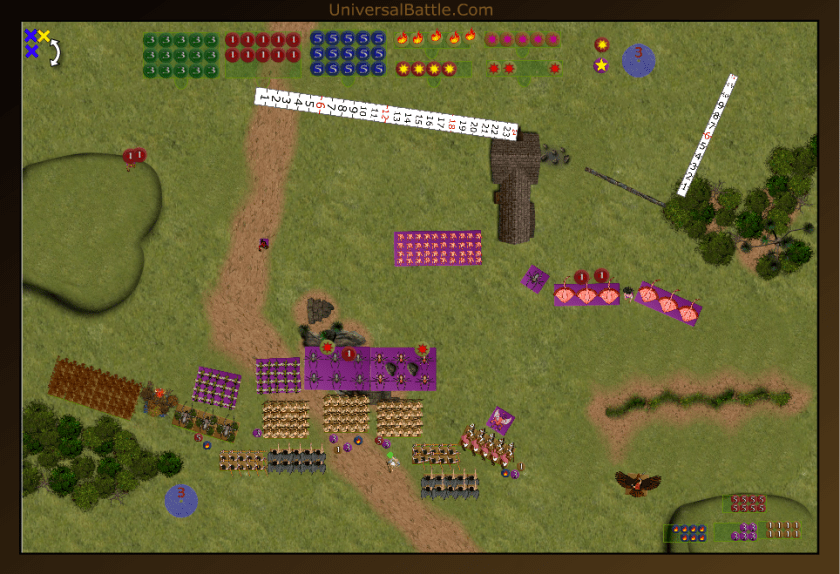840x574 pixels.
Task: Select the short white ruler near the trees
Action: [x=707, y=134]
